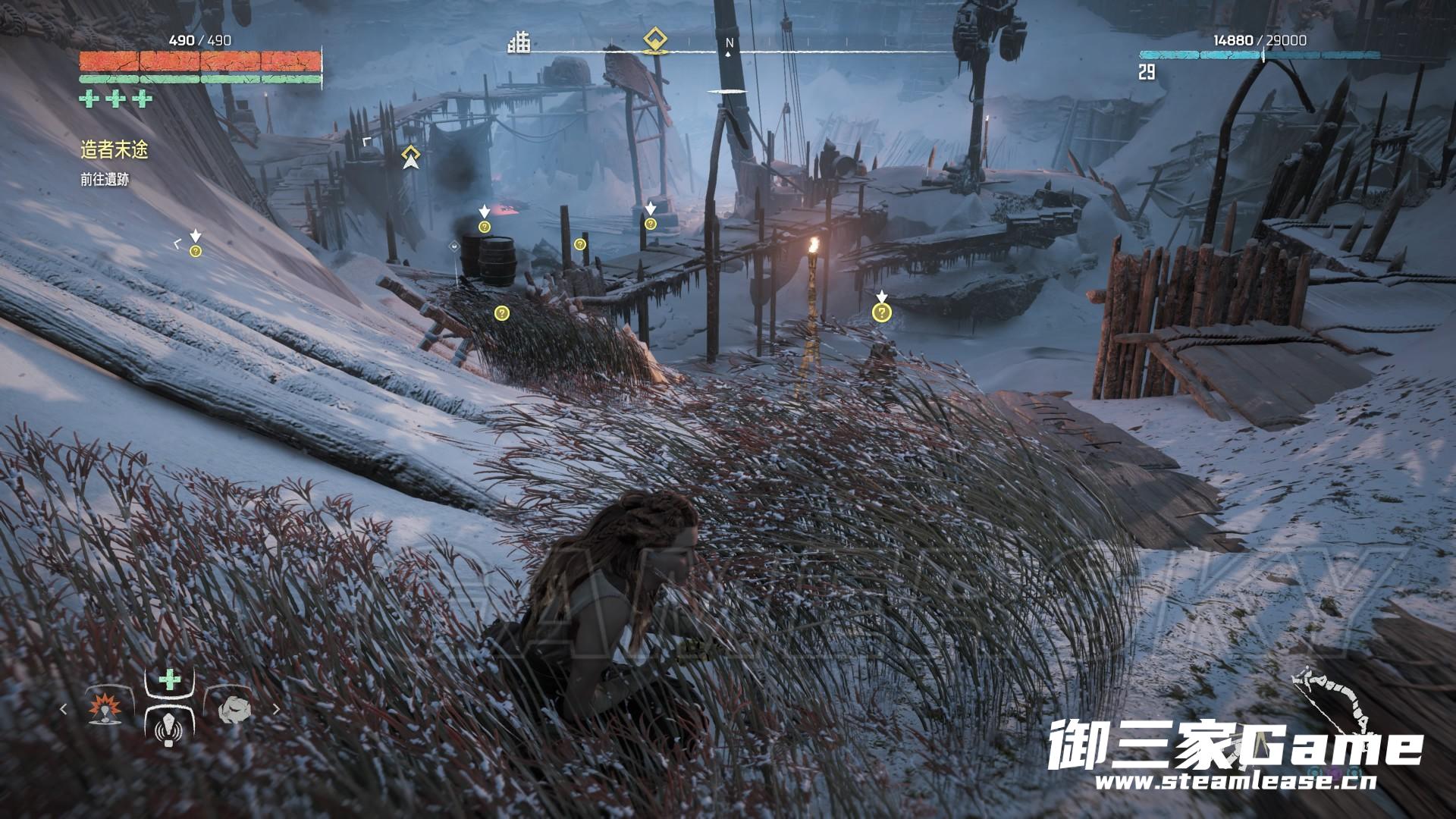Select the ruins building icon on compass
Screen dimensions: 1456x819
519,42
